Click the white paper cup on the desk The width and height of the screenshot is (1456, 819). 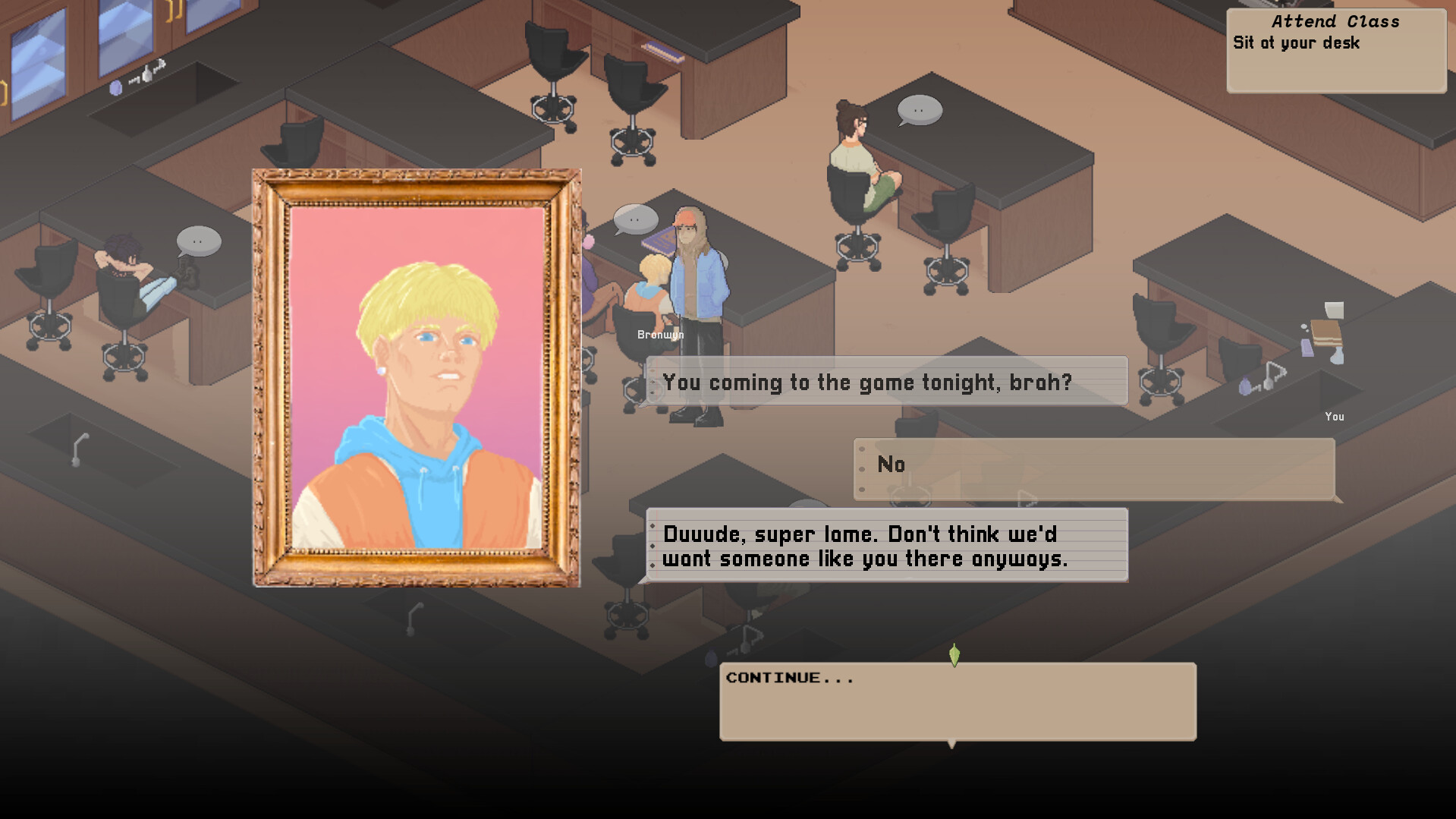1334,310
